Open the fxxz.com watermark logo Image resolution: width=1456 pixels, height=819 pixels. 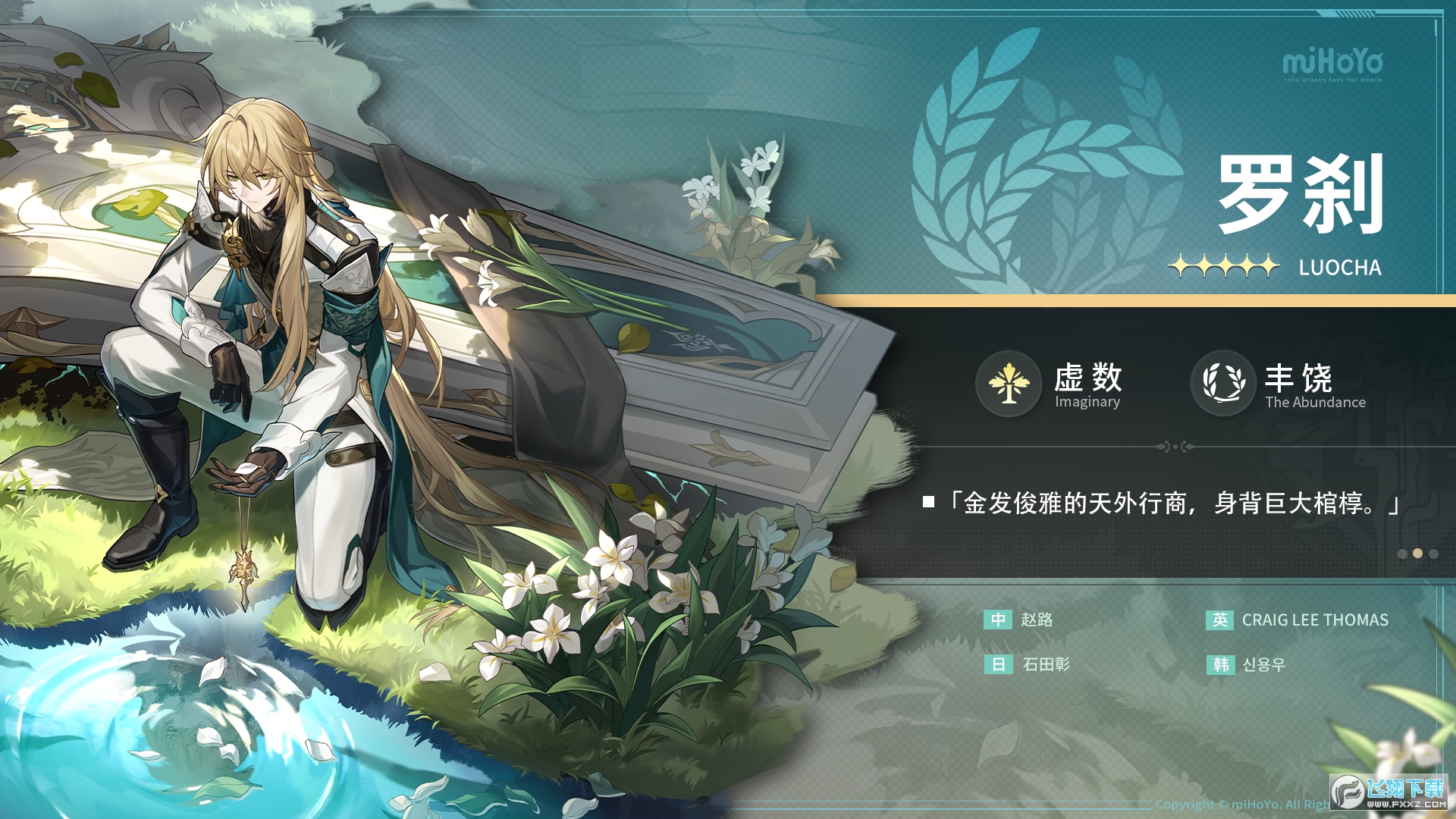[1389, 792]
